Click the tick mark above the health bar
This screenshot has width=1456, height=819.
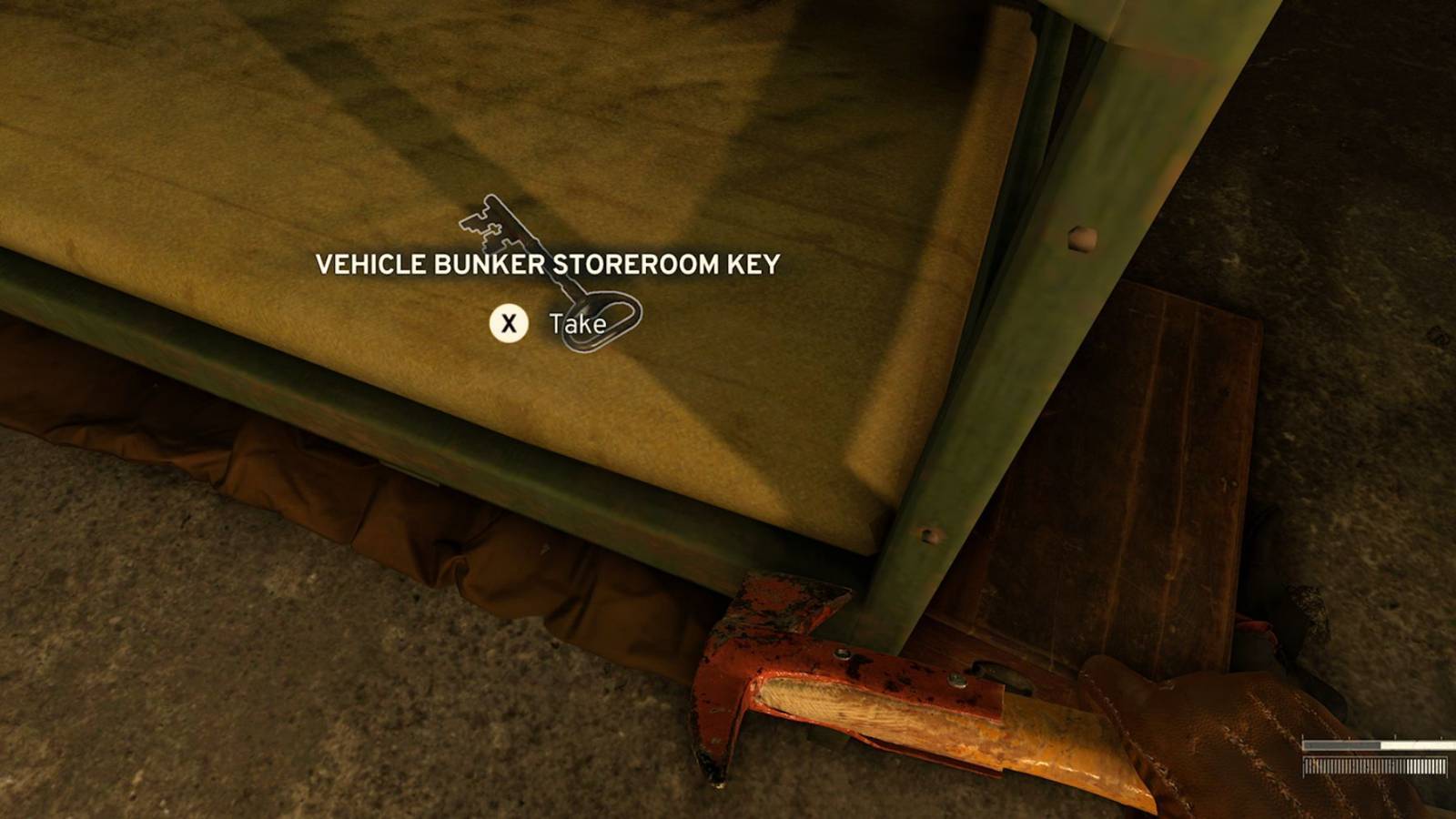(1395, 735)
